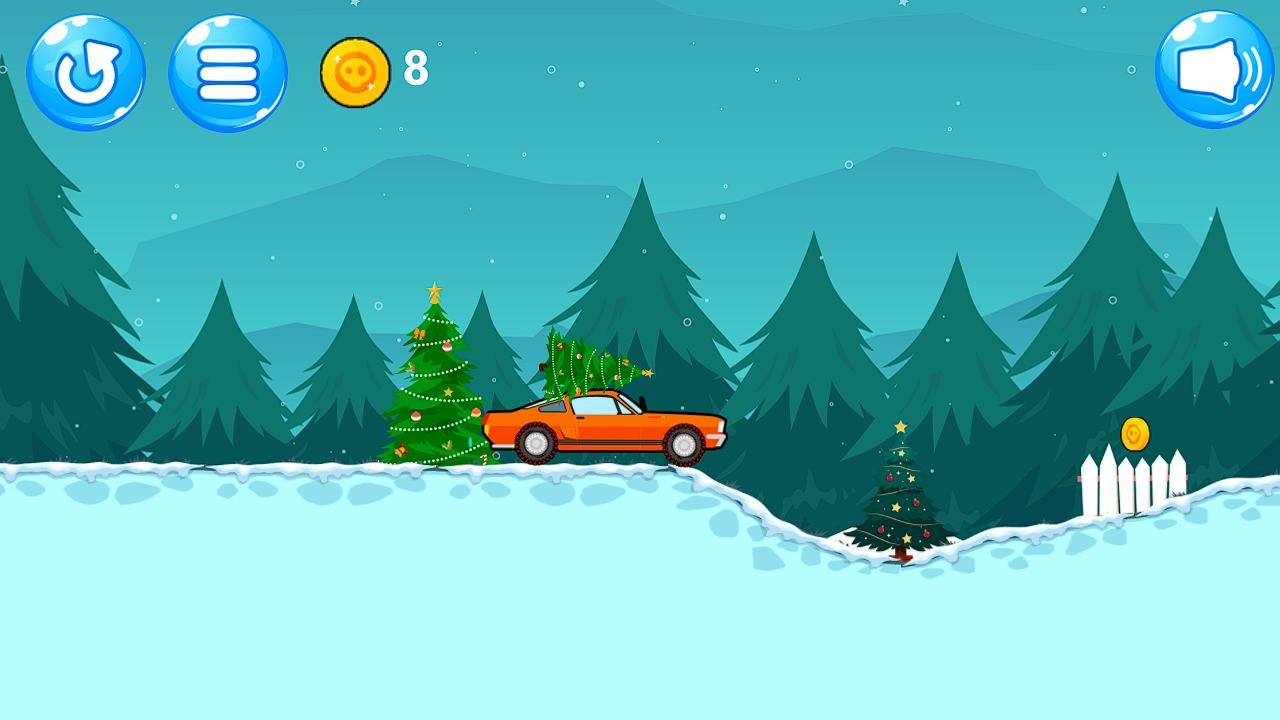Click the circular arrow restart symbol
This screenshot has height=720, width=1280.
coord(85,72)
